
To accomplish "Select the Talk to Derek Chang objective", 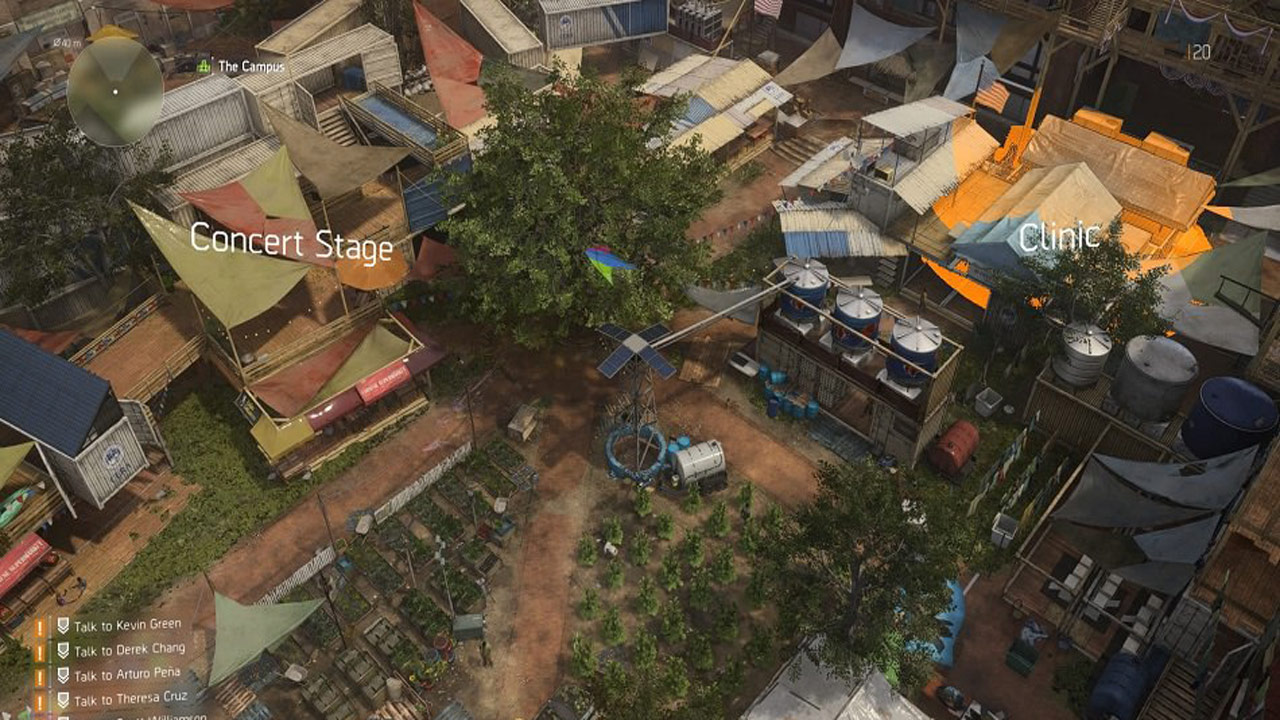I will click(x=129, y=649).
